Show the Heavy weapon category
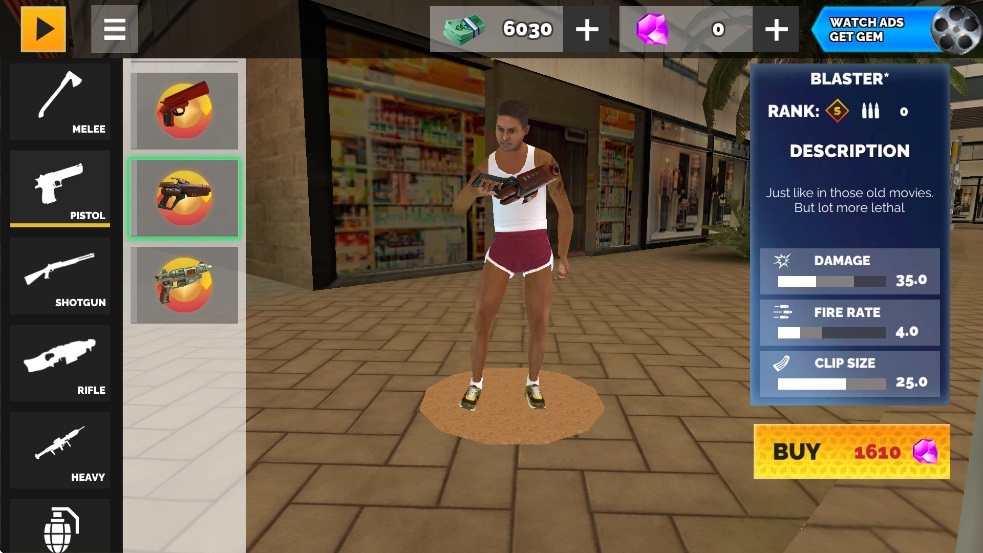The width and height of the screenshot is (983, 553). 60,449
